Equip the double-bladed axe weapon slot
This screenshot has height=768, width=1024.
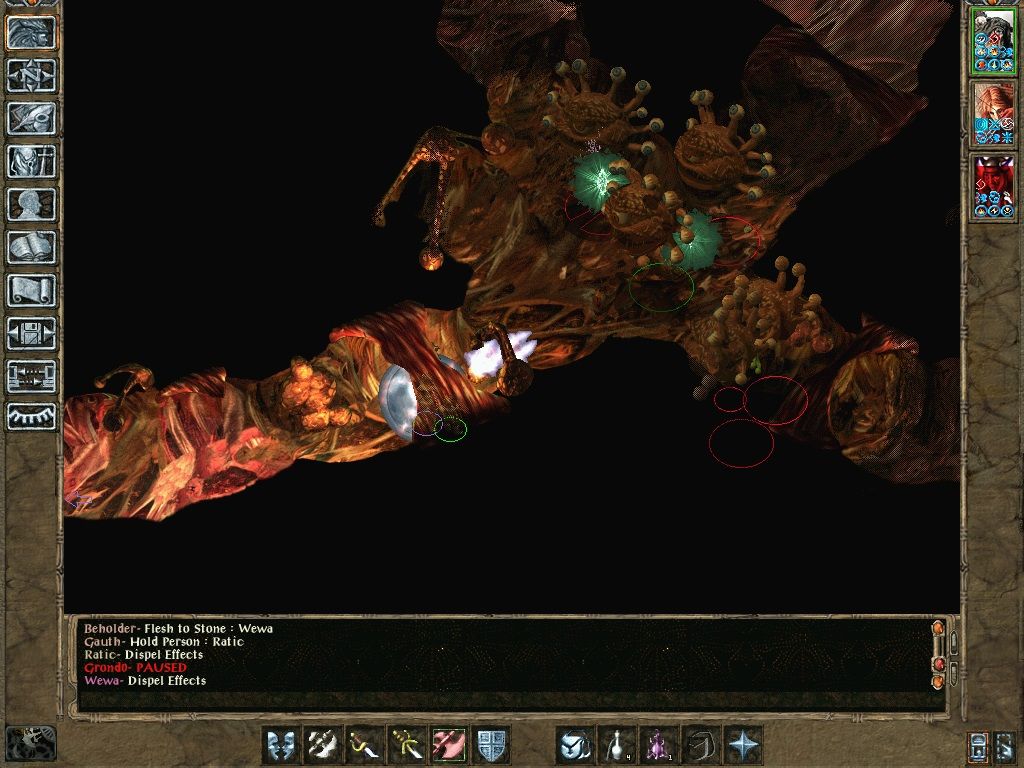tap(323, 745)
